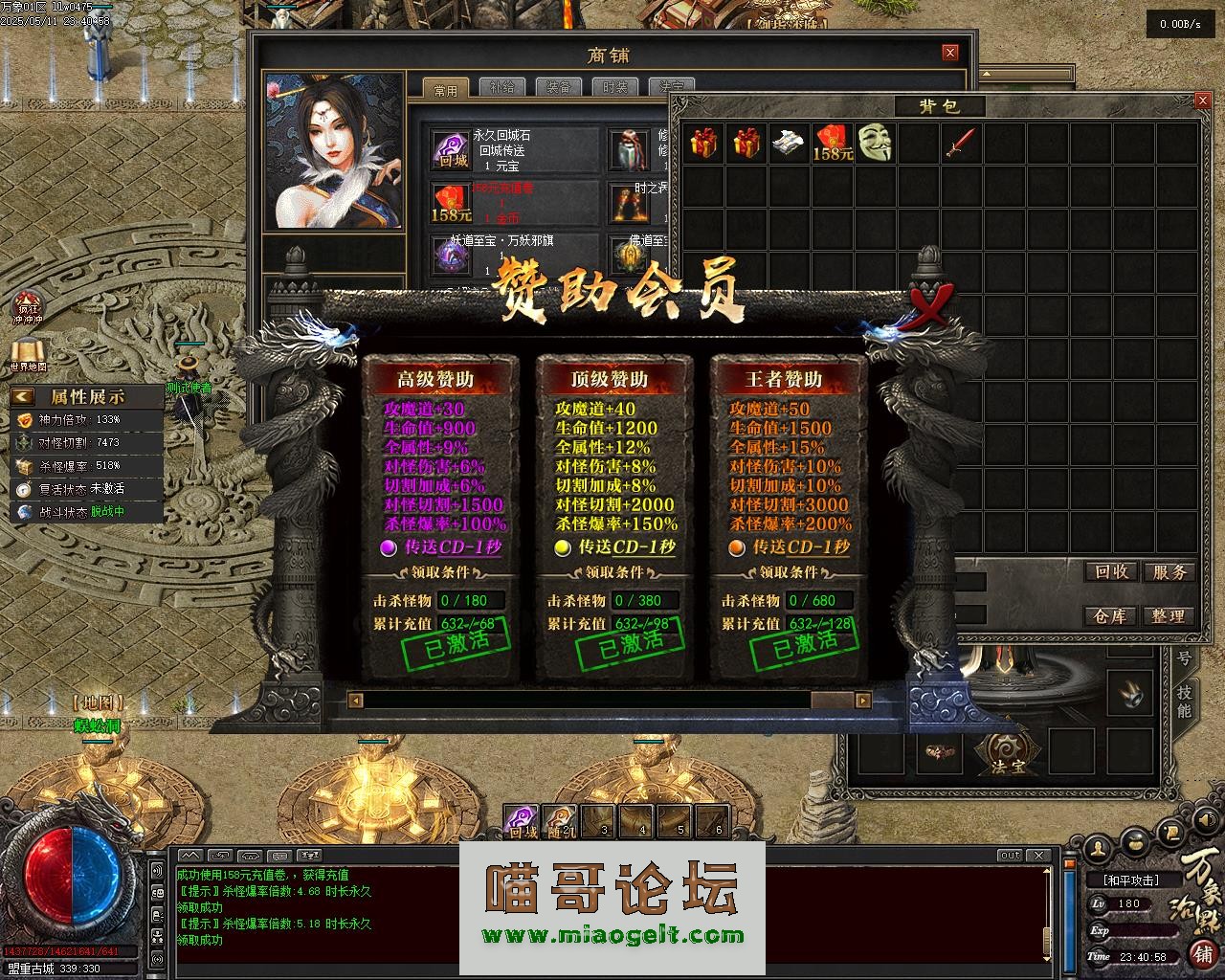The width and height of the screenshot is (1225, 980).
Task: Use the 回城 hotbar skill
Action: point(522,819)
